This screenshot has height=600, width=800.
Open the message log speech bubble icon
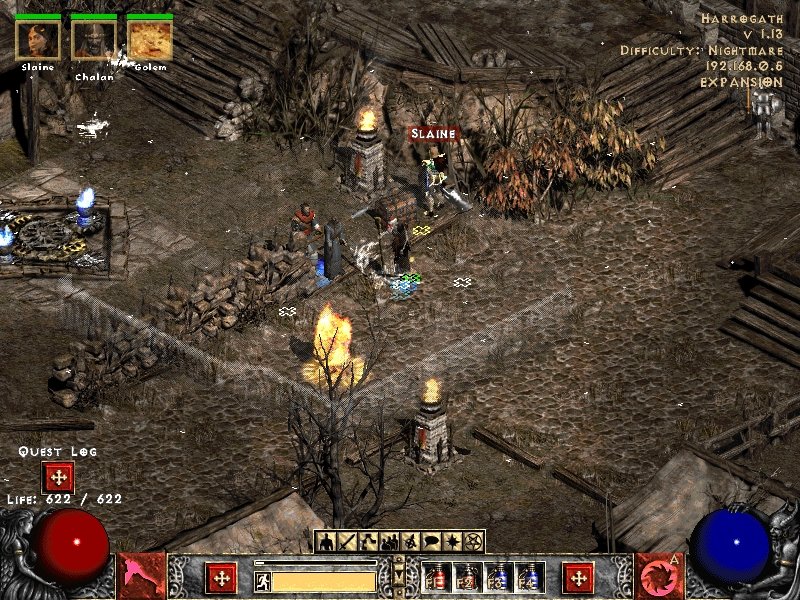coord(431,542)
